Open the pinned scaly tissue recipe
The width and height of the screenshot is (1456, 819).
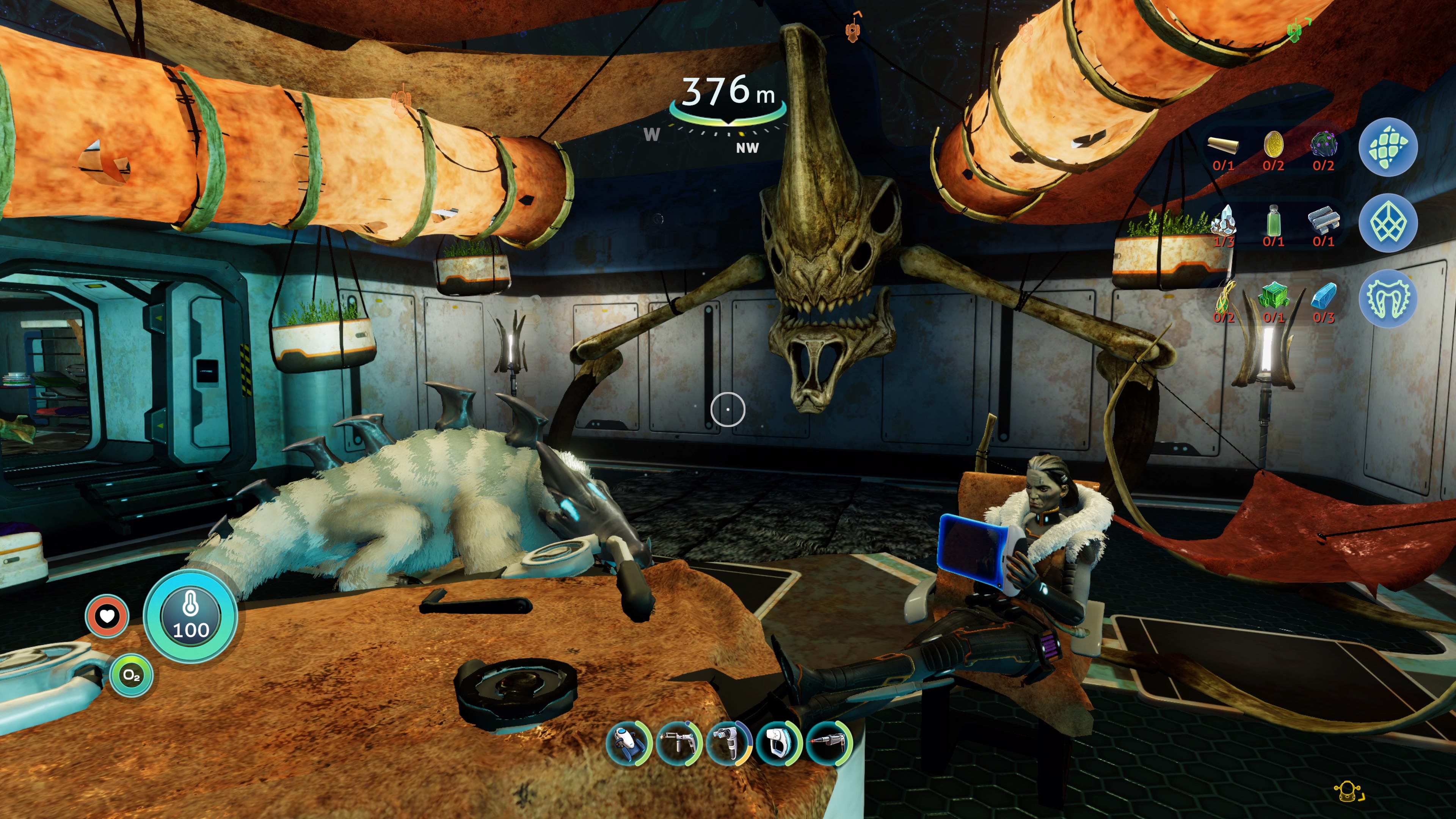click(1388, 147)
